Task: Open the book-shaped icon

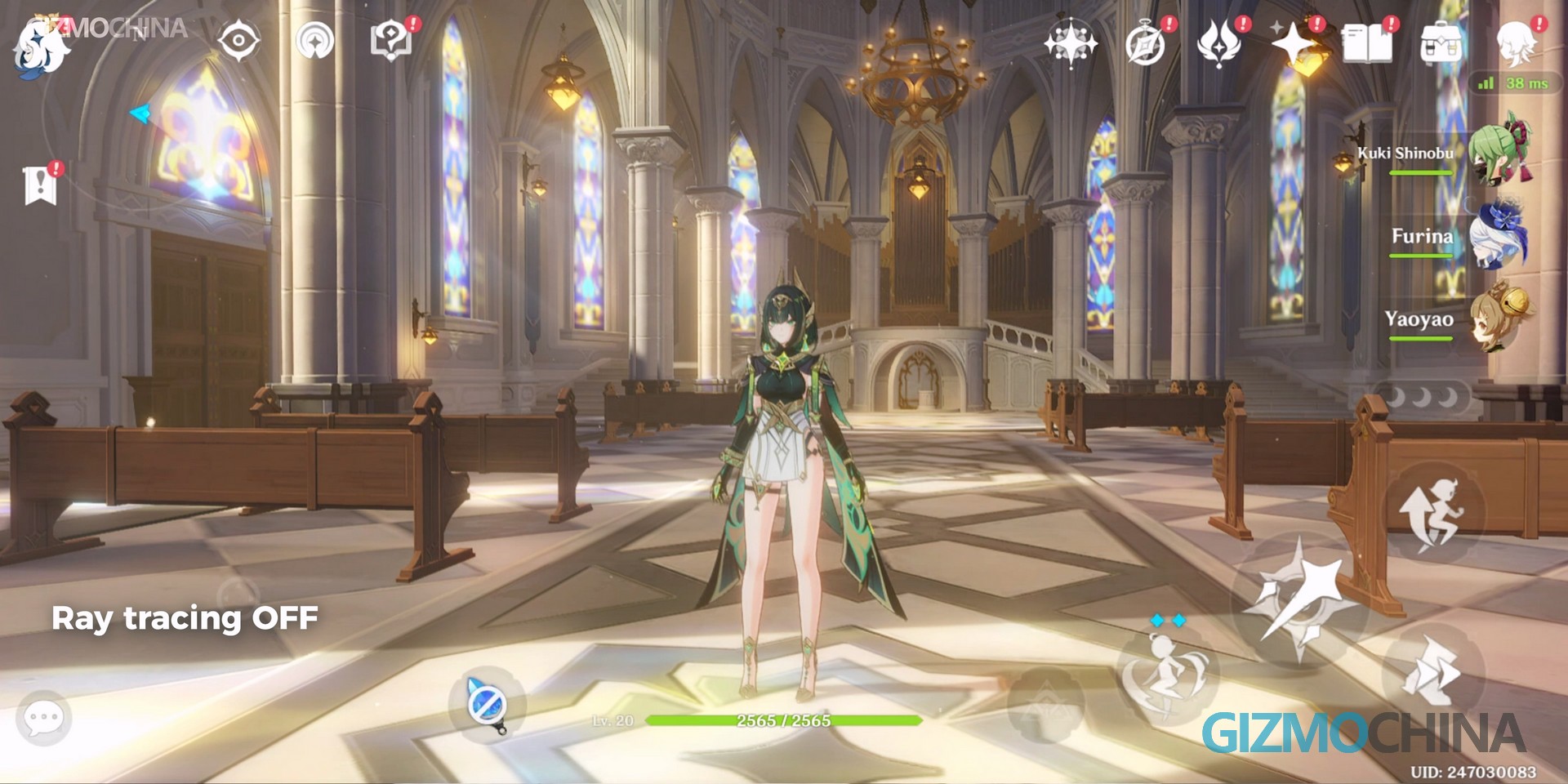Action: tap(1366, 44)
